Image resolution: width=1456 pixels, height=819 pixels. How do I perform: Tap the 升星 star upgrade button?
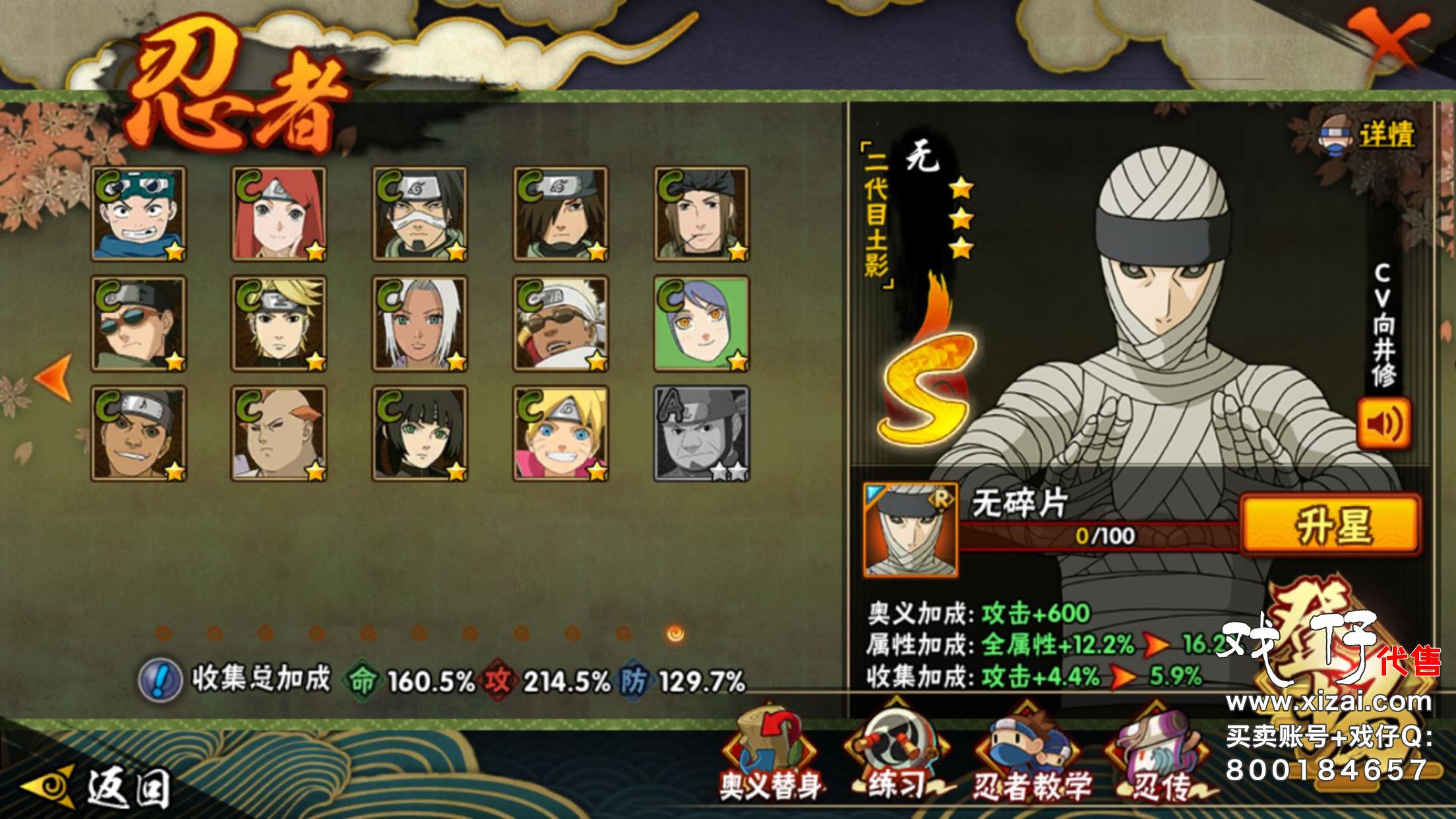coord(1331,526)
